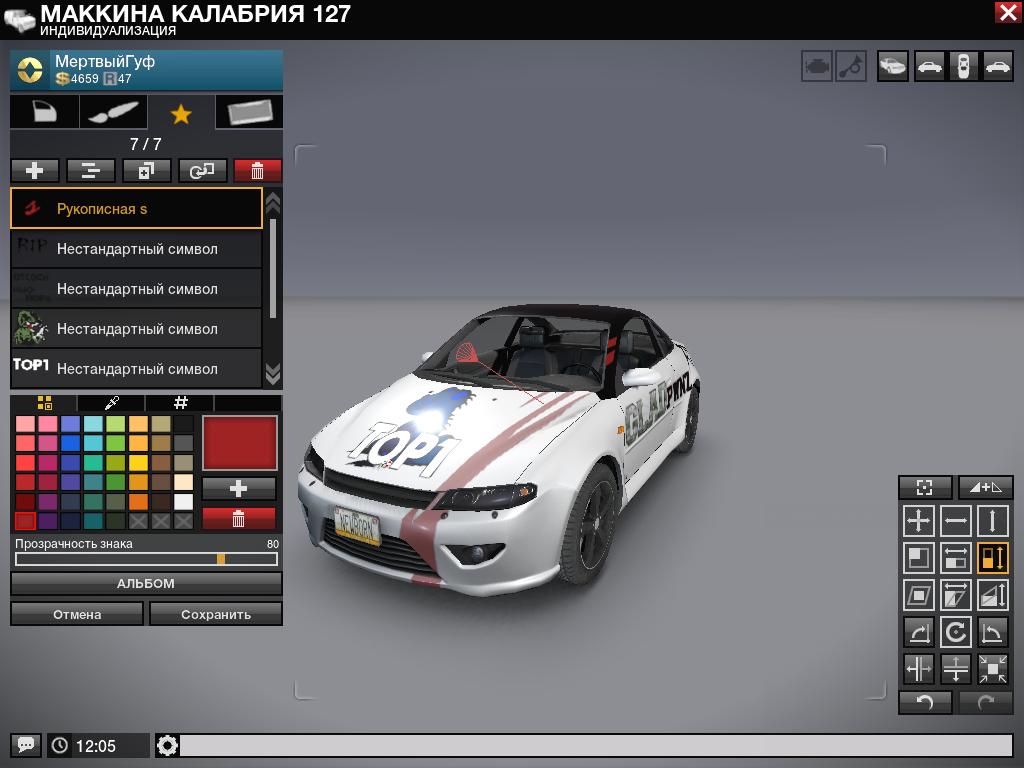
Task: Add a new decal with the plus button
Action: (34, 171)
